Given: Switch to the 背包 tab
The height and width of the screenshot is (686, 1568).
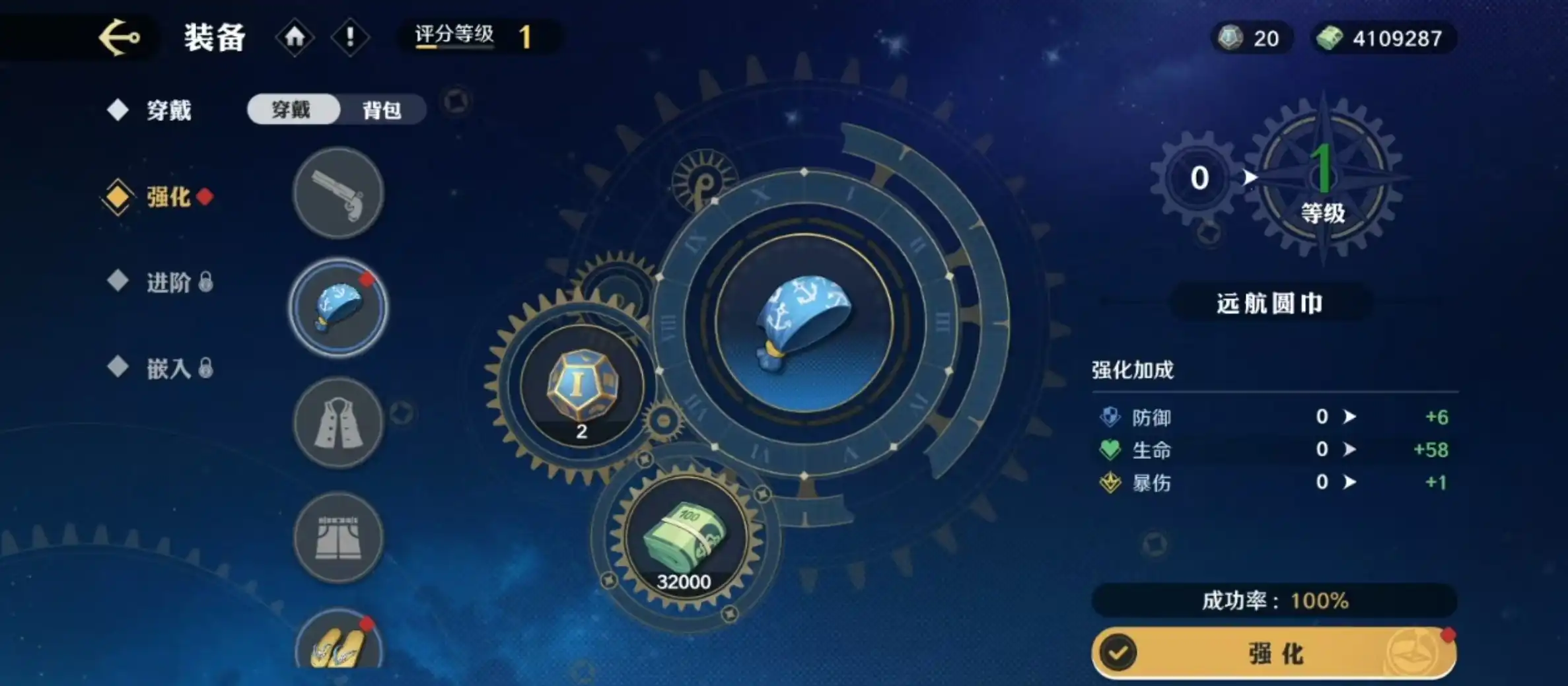Looking at the screenshot, I should [x=382, y=109].
